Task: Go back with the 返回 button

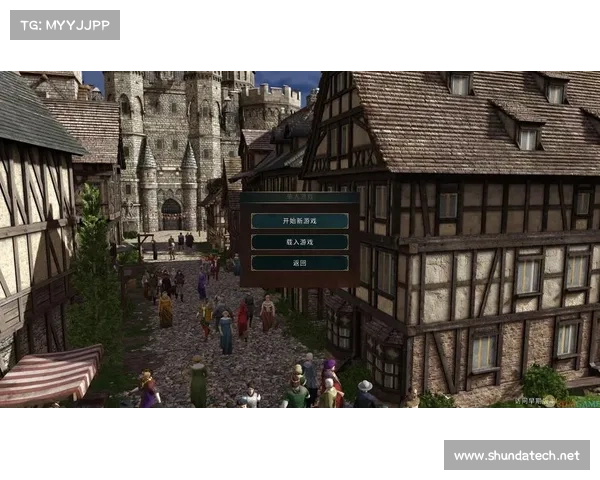Action: 299,263
